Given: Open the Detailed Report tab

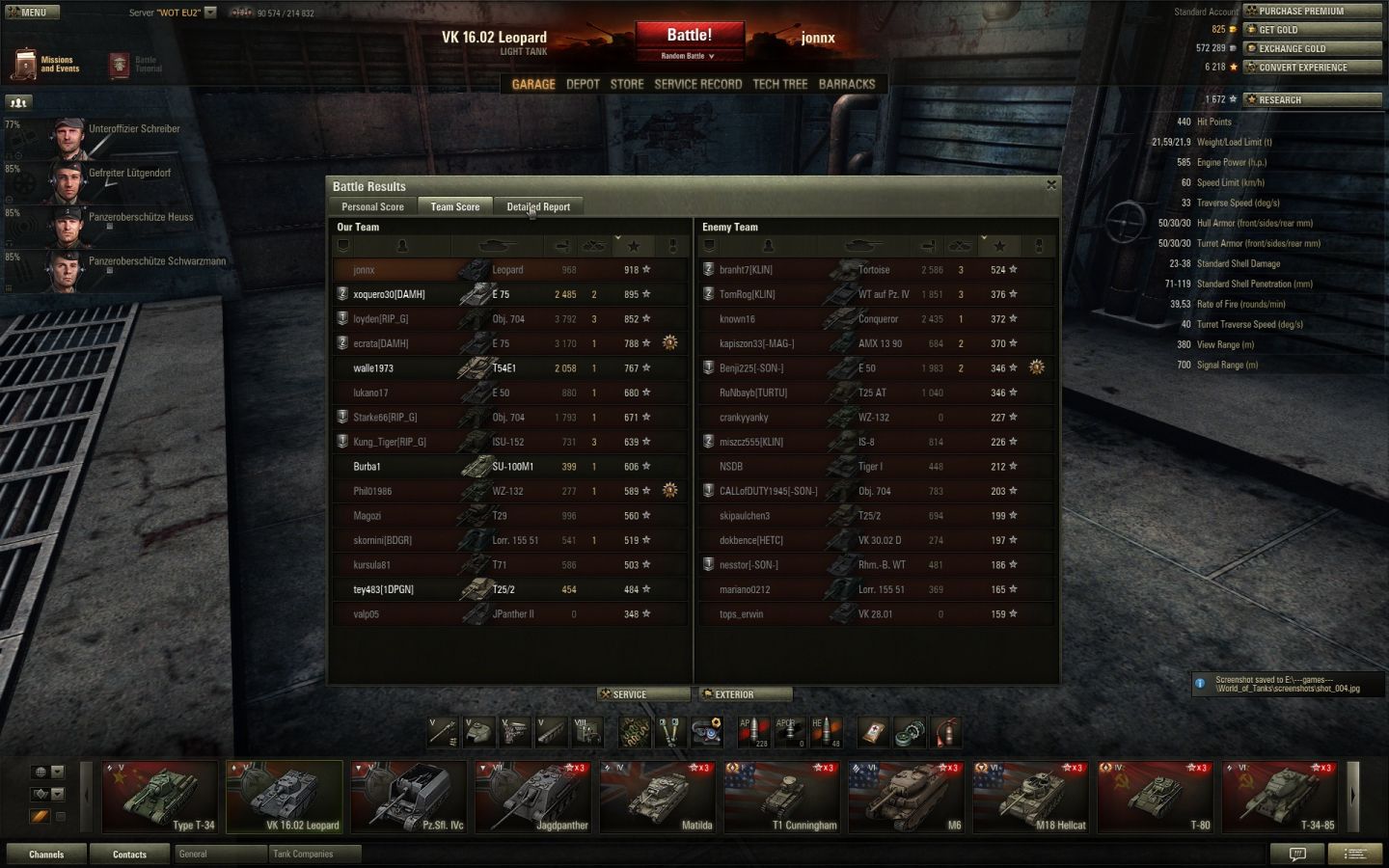Looking at the screenshot, I should click(x=538, y=206).
